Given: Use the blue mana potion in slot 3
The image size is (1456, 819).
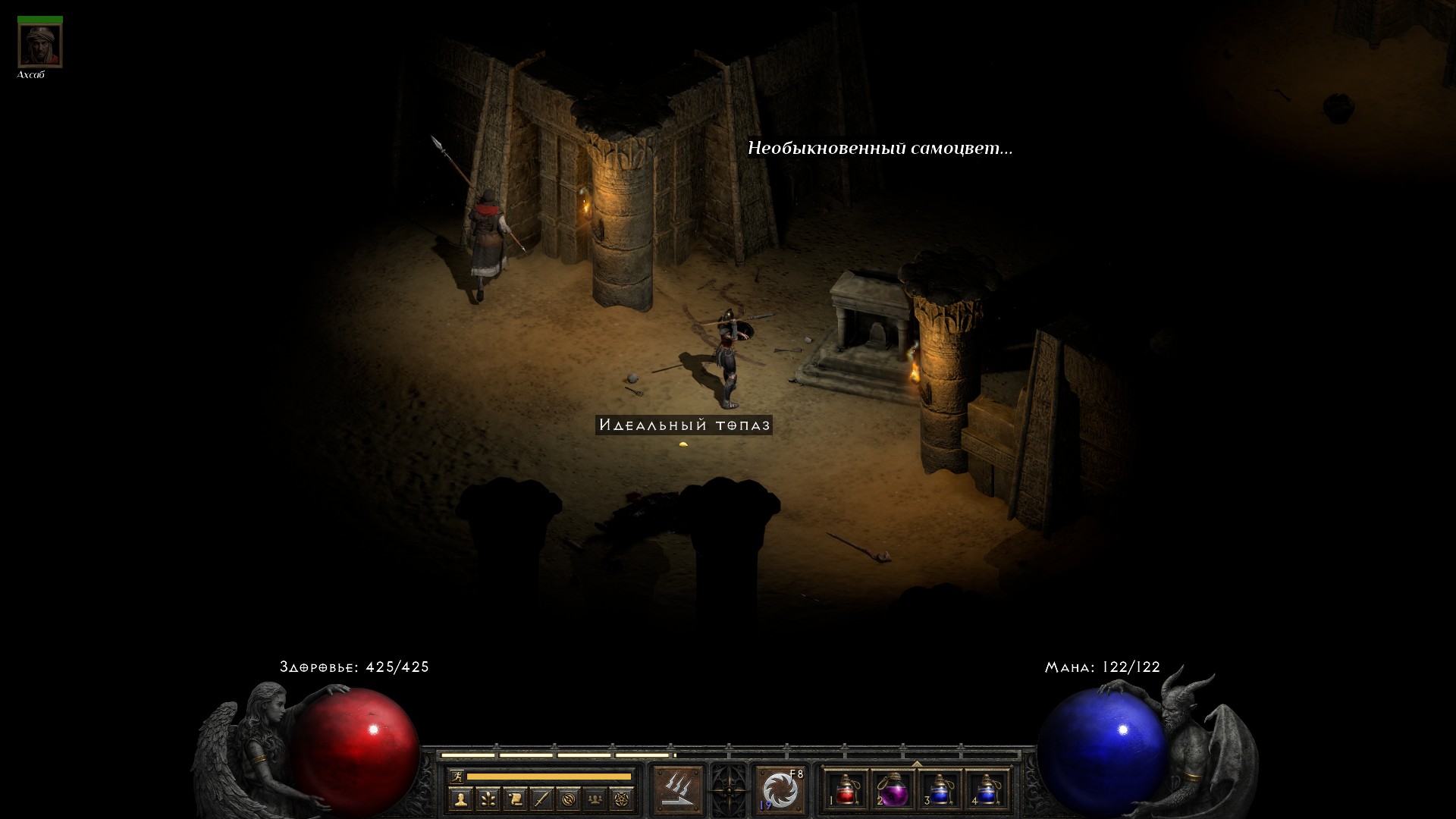Looking at the screenshot, I should point(940,789).
